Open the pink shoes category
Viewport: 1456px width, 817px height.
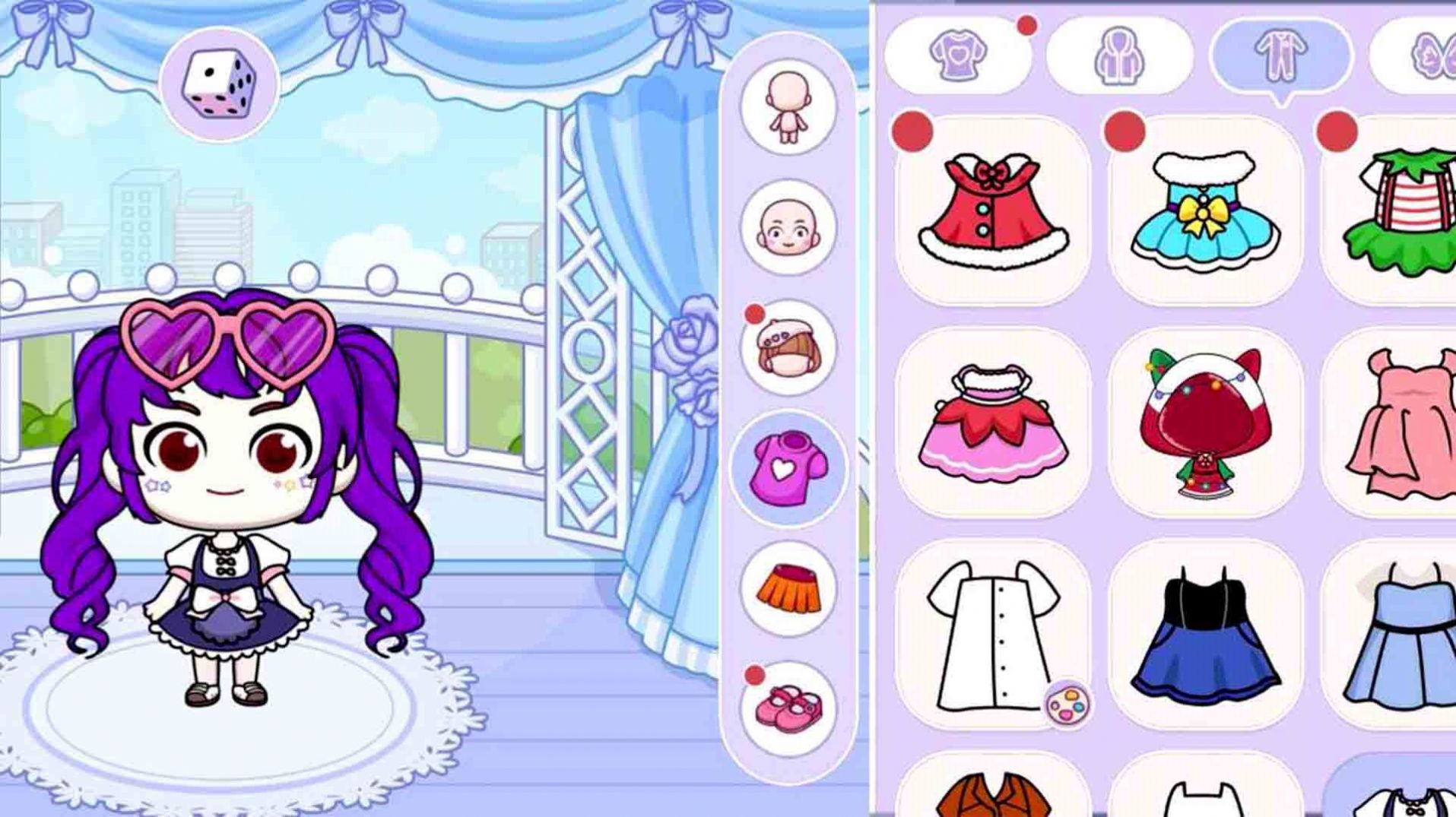[788, 708]
